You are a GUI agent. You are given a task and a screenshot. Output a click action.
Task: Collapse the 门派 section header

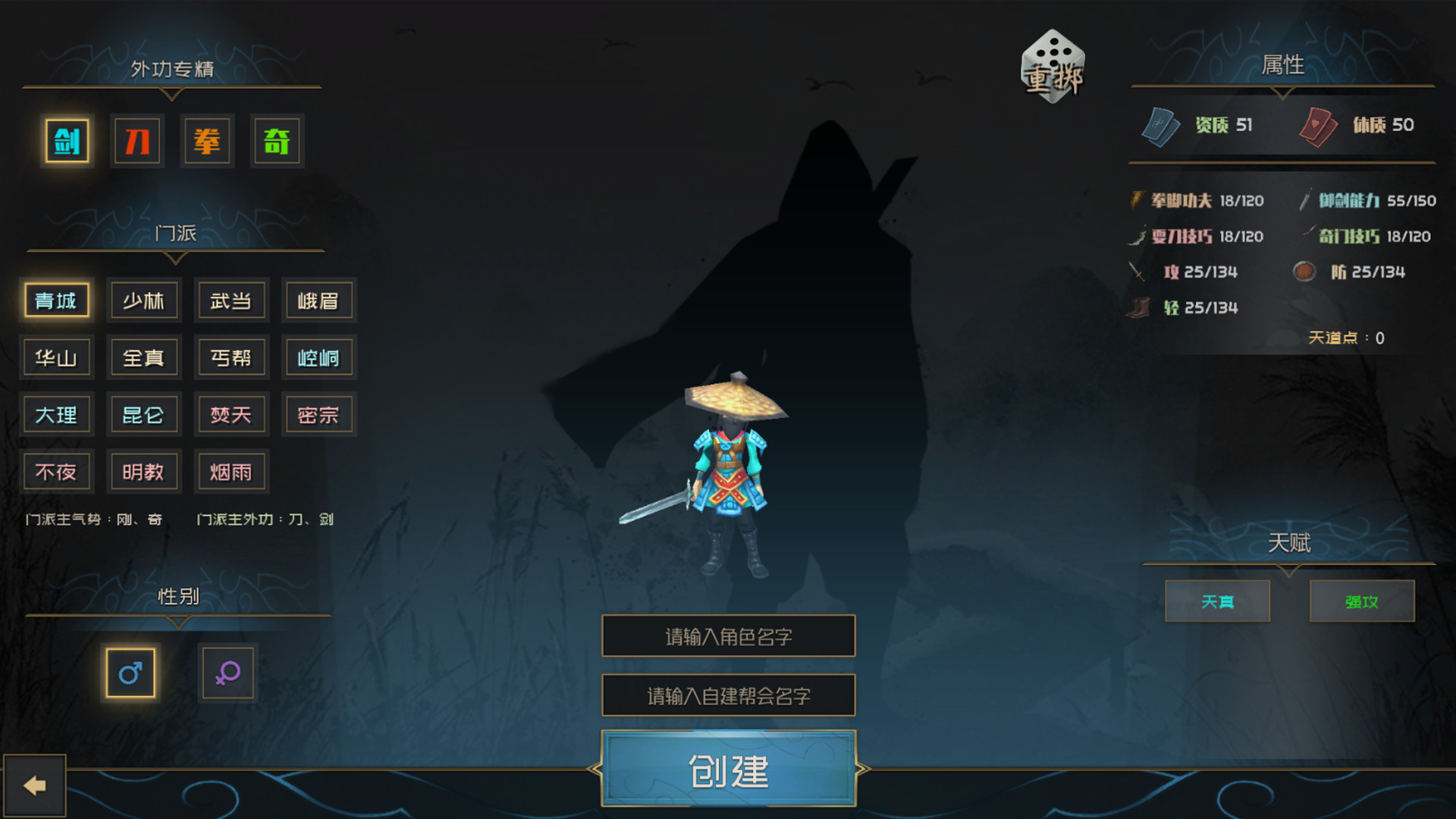(x=176, y=234)
